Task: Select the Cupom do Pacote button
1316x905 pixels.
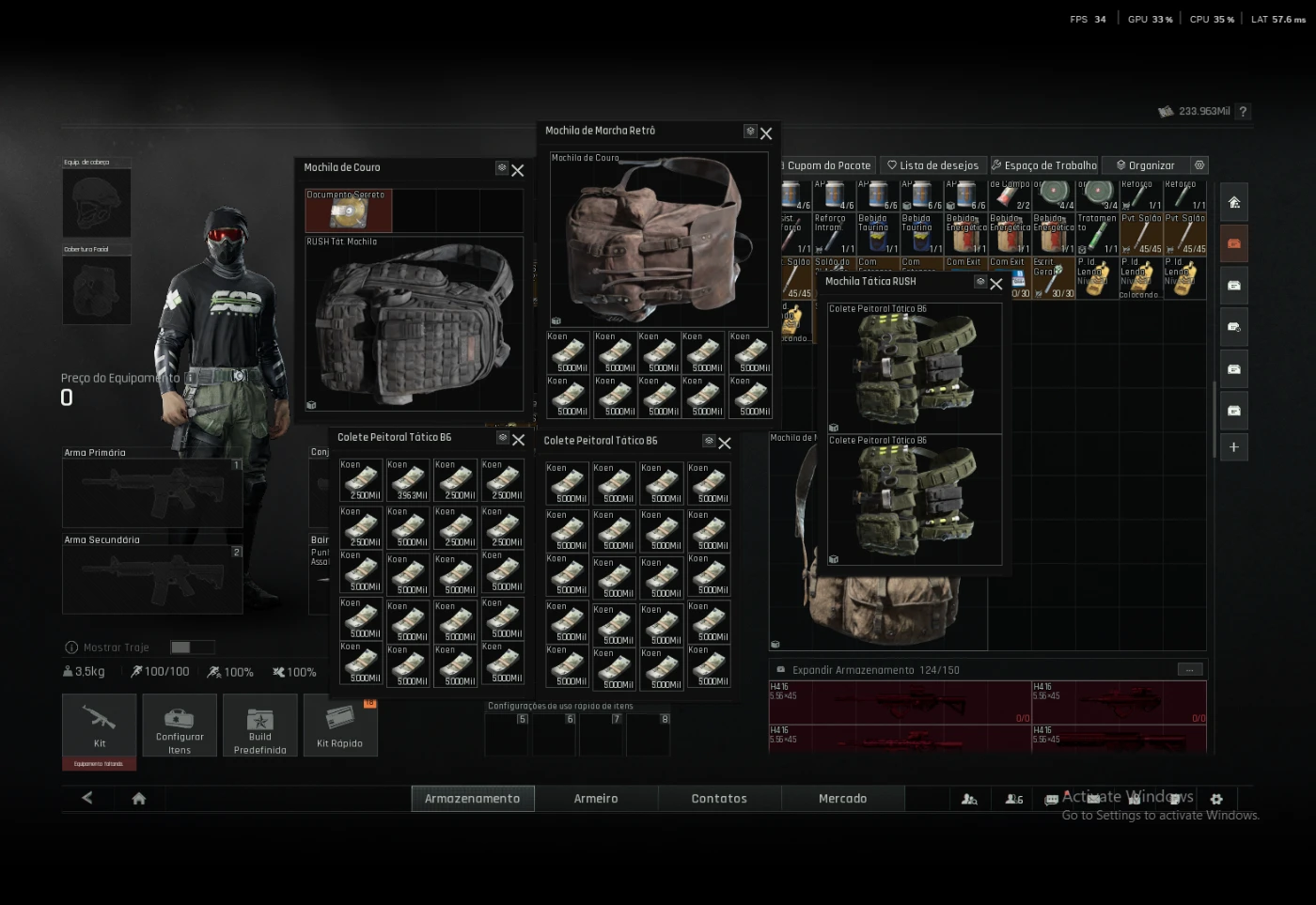Action: (827, 165)
